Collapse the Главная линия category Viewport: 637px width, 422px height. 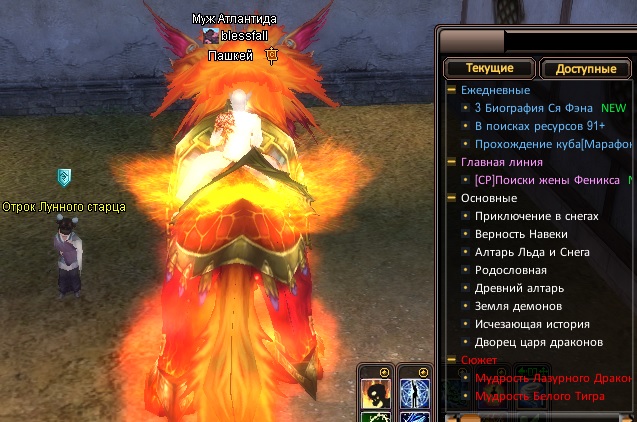452,162
